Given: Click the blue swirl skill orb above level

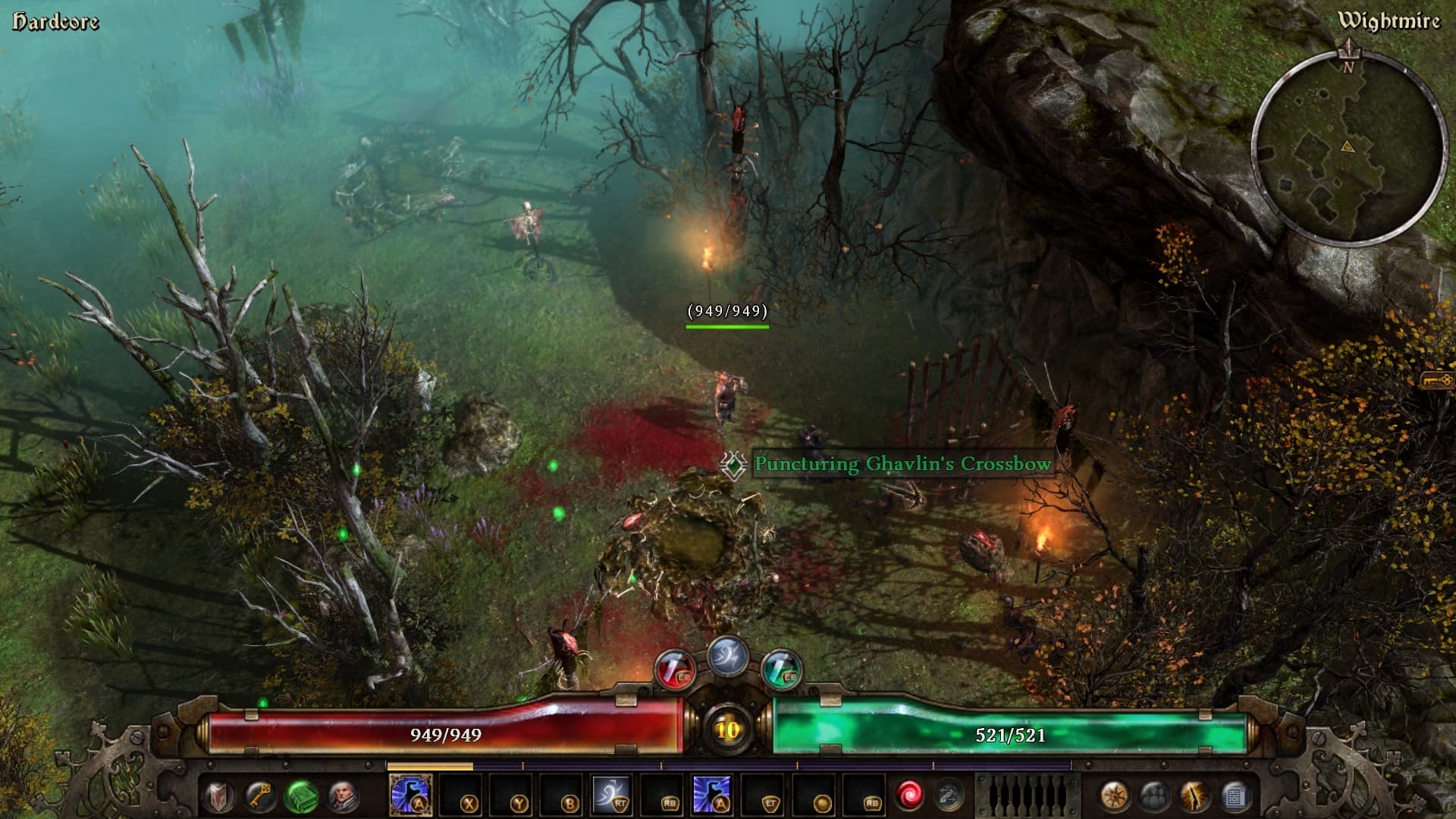Looking at the screenshot, I should pyautogui.click(x=727, y=656).
